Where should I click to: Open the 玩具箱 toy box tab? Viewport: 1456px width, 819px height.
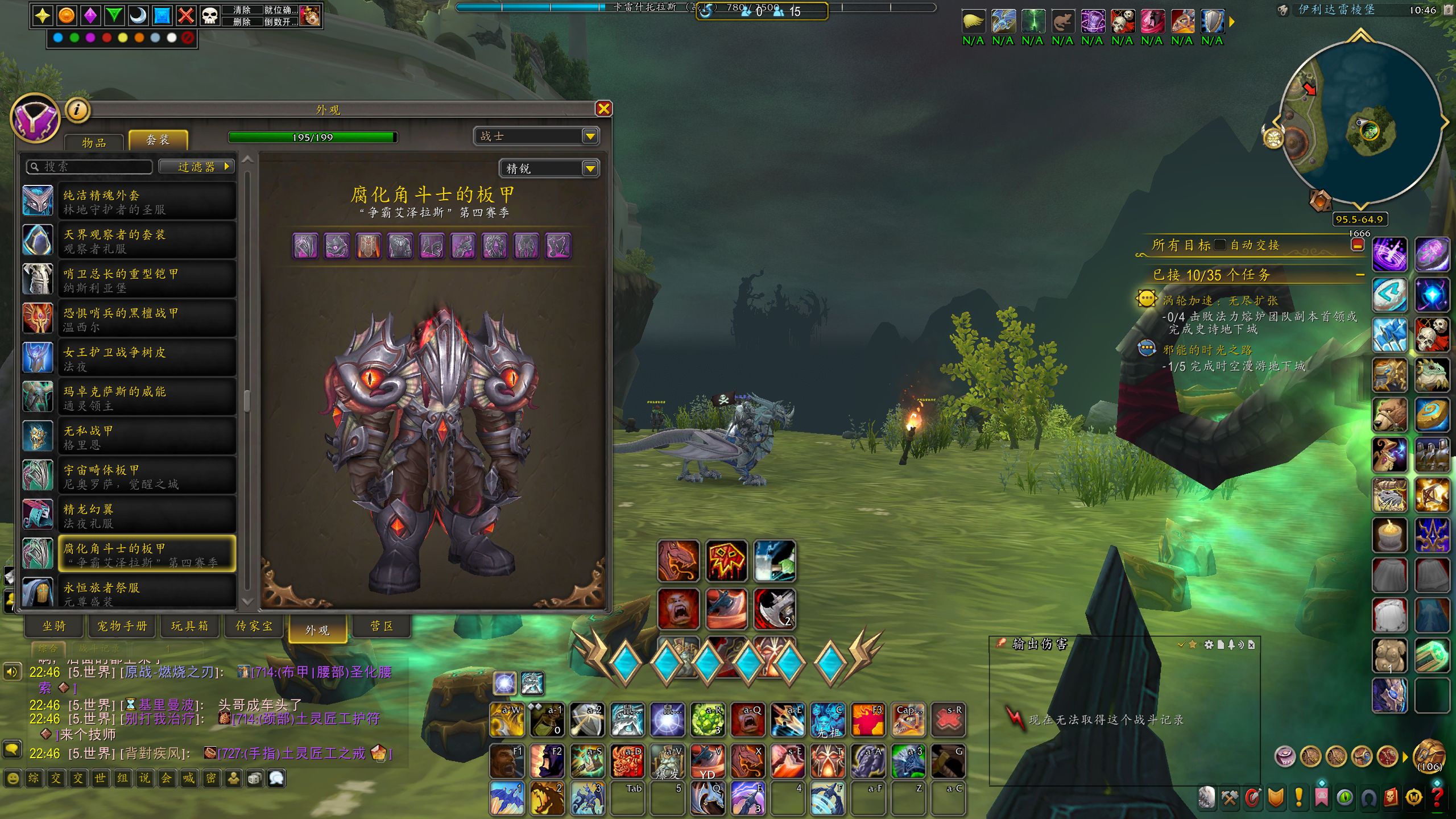(189, 626)
